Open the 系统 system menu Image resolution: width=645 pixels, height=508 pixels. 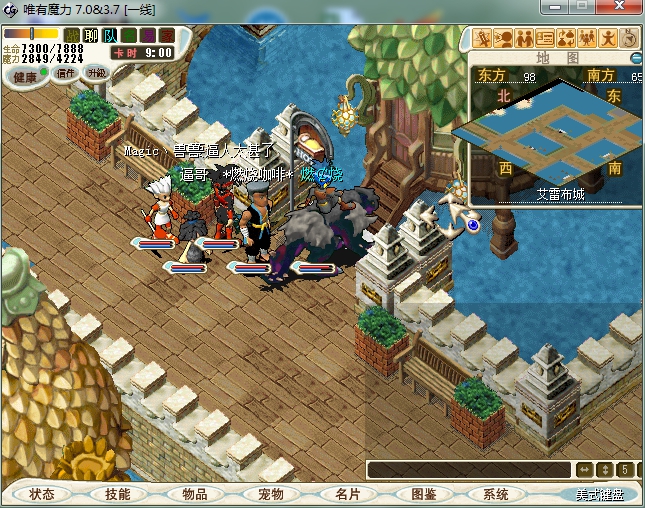pyautogui.click(x=496, y=494)
